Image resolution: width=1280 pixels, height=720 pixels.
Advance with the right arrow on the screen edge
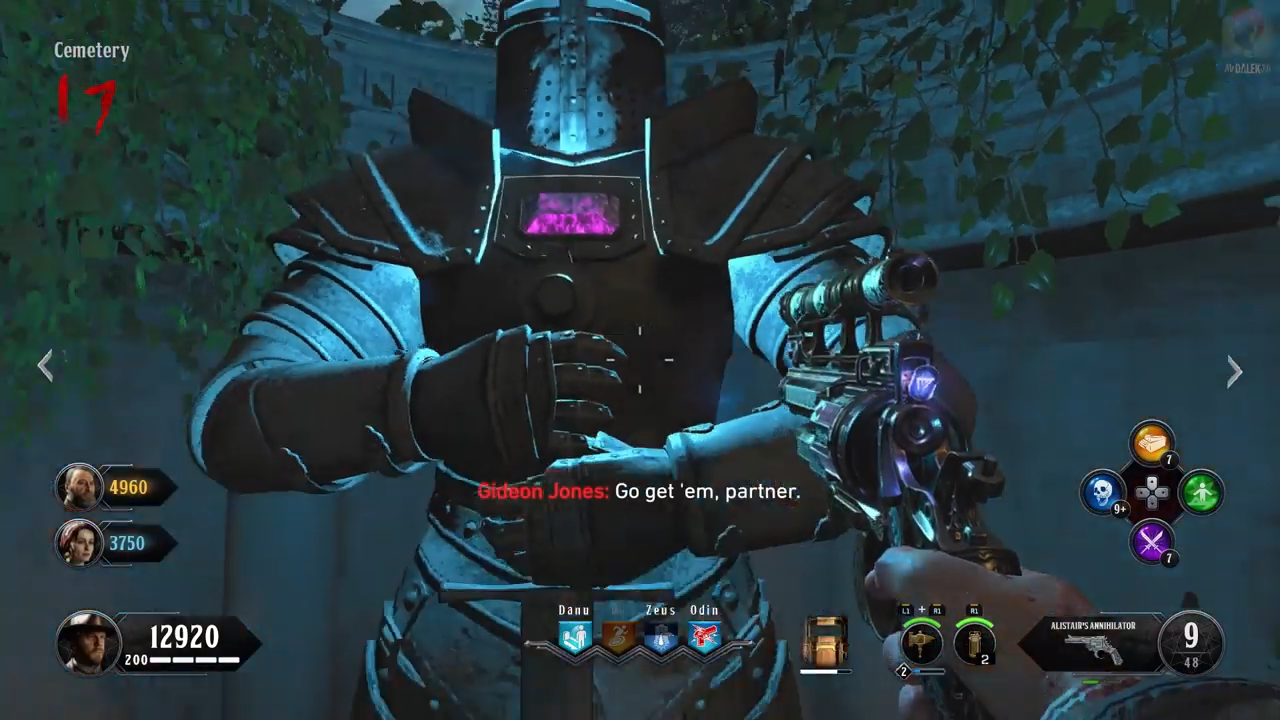[1235, 372]
